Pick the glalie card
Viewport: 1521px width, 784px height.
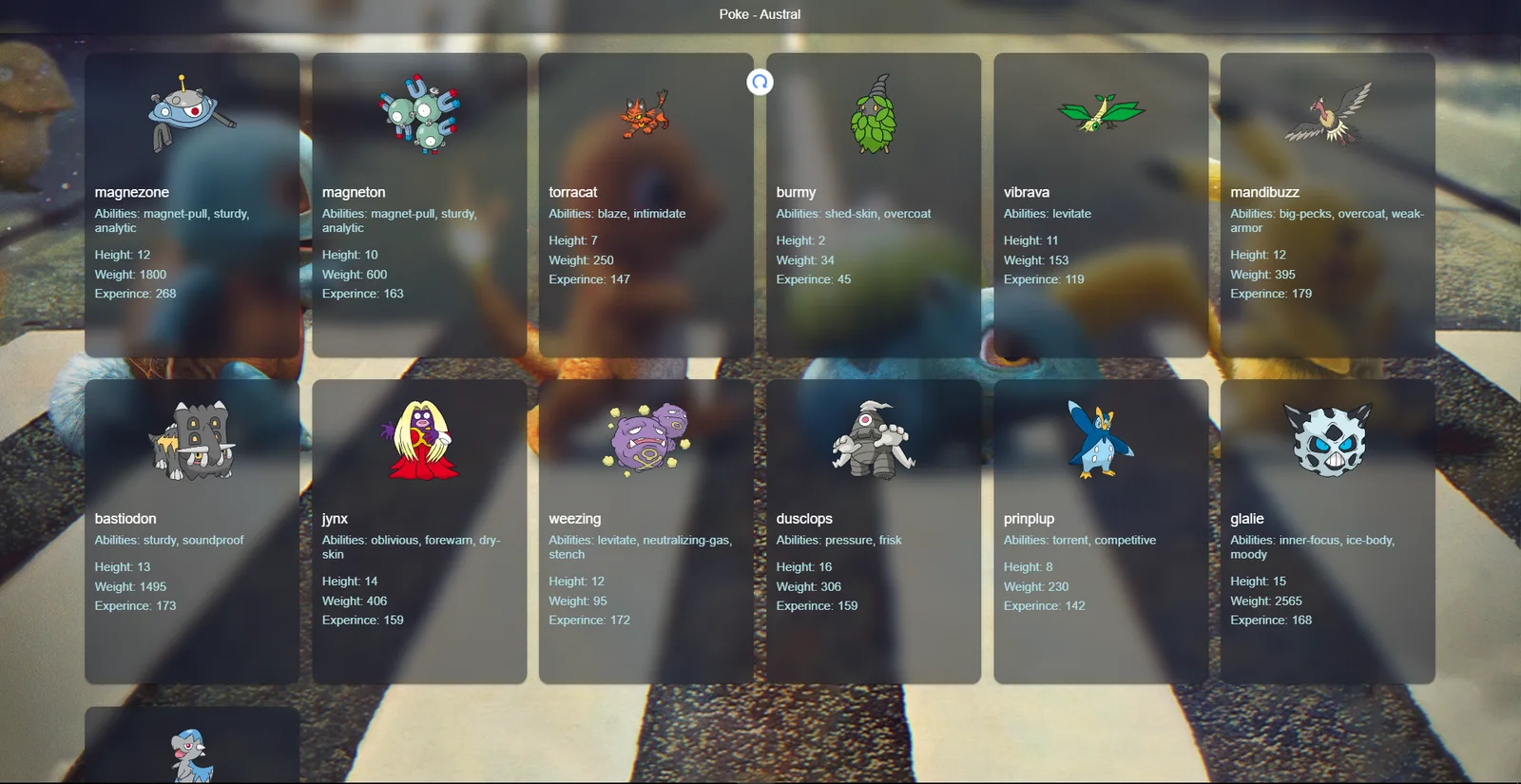point(1327,531)
